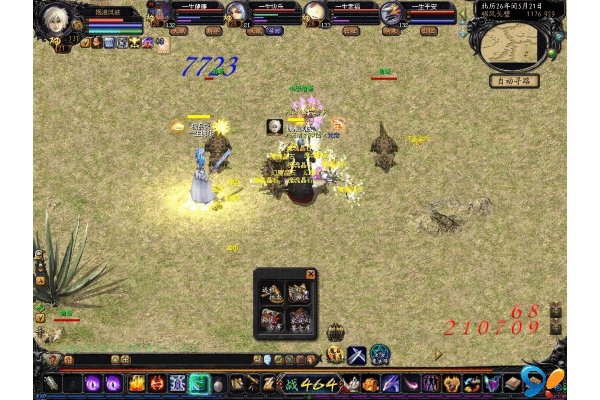Use the green-highlighted skill in the hotbar
600x400 pixels.
(x=199, y=384)
